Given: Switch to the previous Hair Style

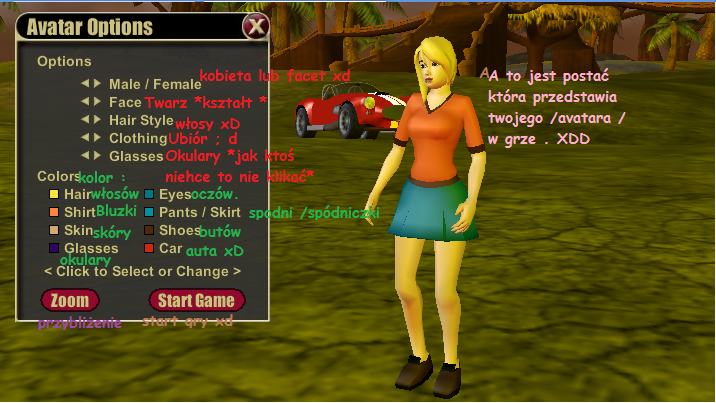Looking at the screenshot, I should coord(85,120).
